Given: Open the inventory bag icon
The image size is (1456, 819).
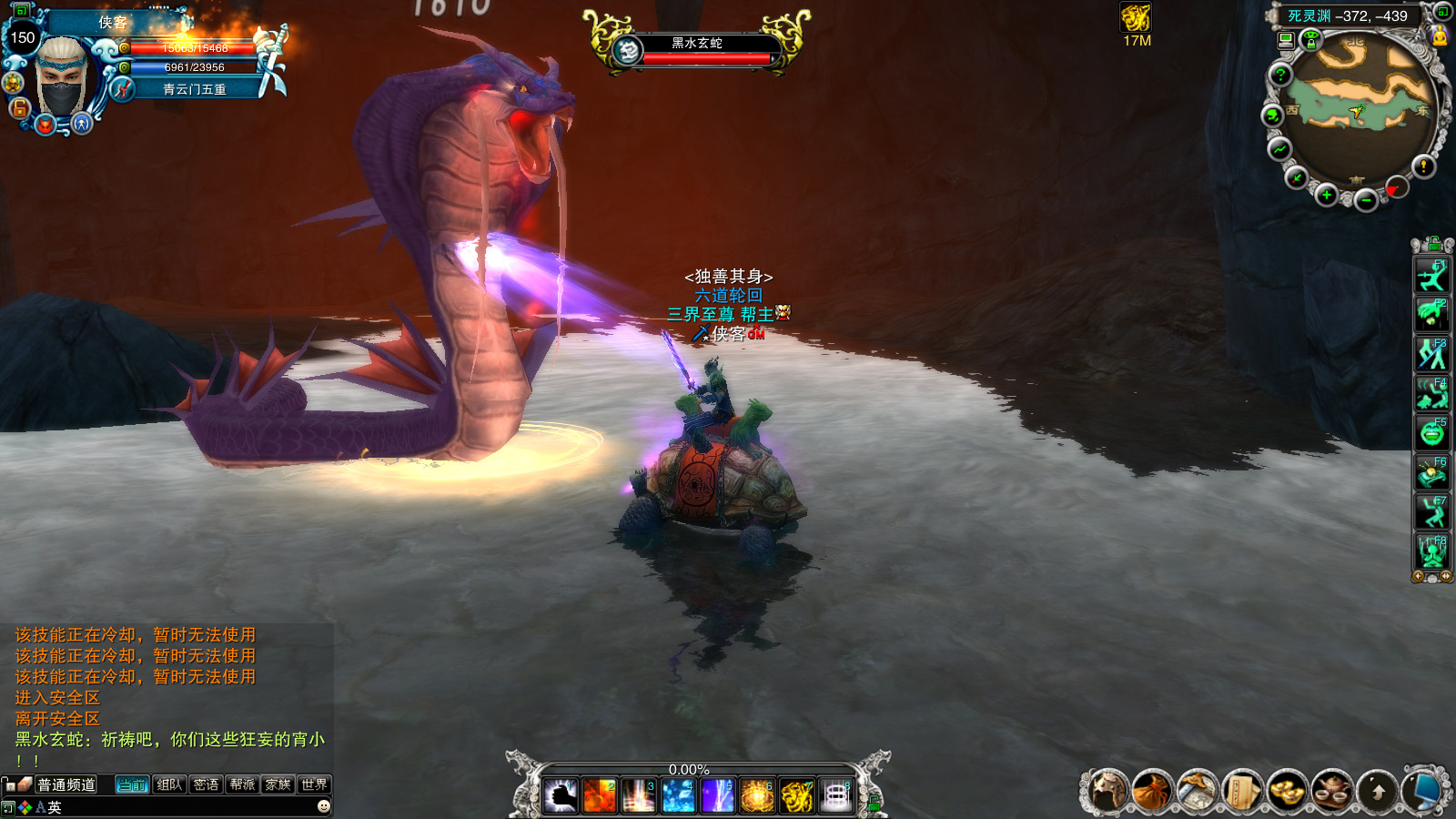Looking at the screenshot, I should pyautogui.click(x=1152, y=791).
